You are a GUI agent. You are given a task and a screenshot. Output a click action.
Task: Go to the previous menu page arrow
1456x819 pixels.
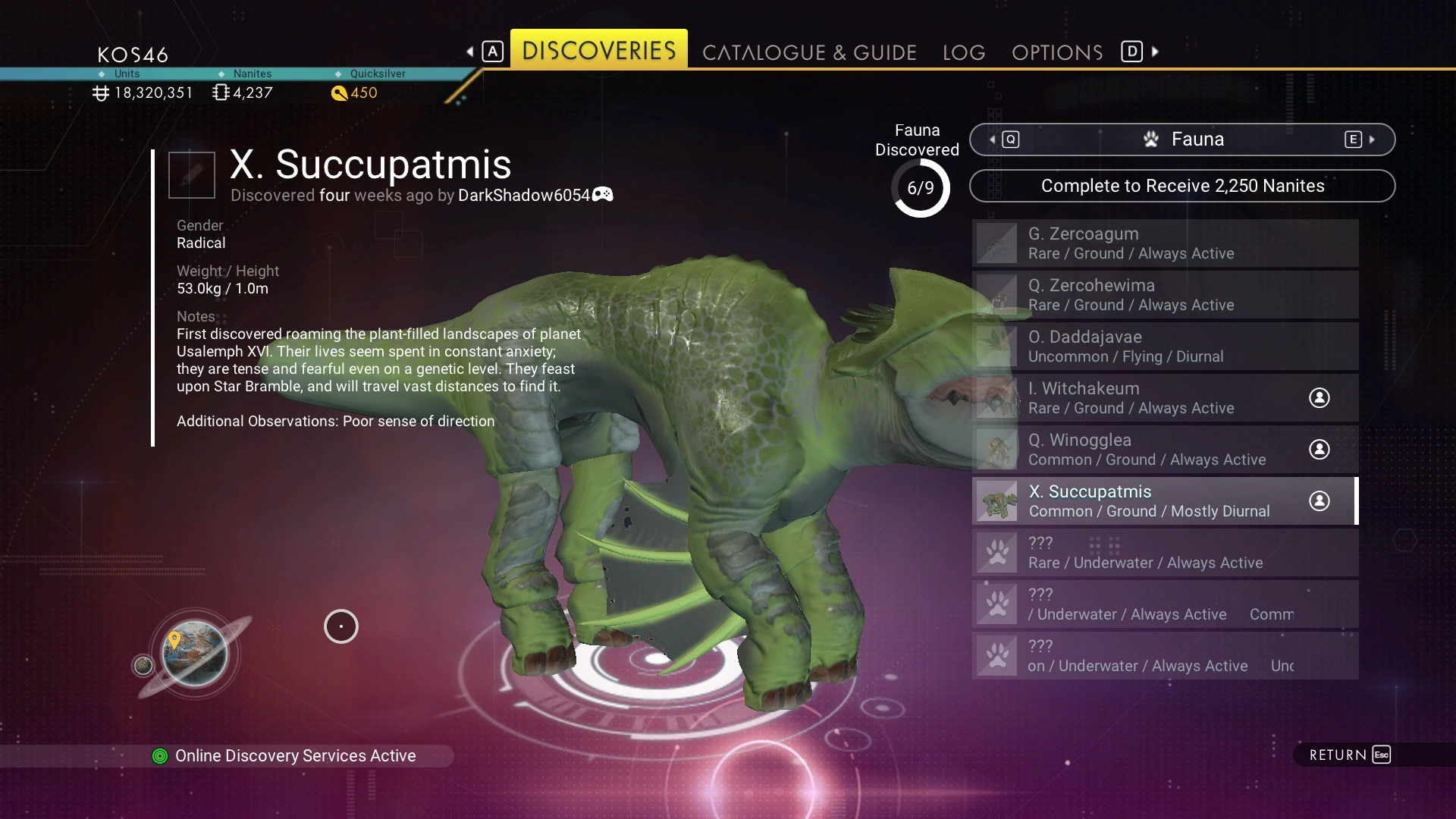pyautogui.click(x=471, y=52)
